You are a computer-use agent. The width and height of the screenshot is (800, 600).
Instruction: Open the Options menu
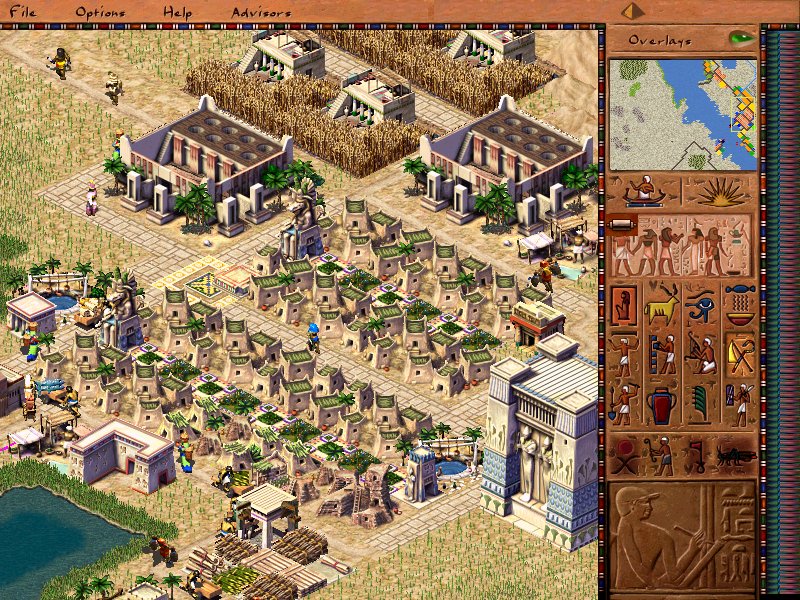click(x=99, y=13)
